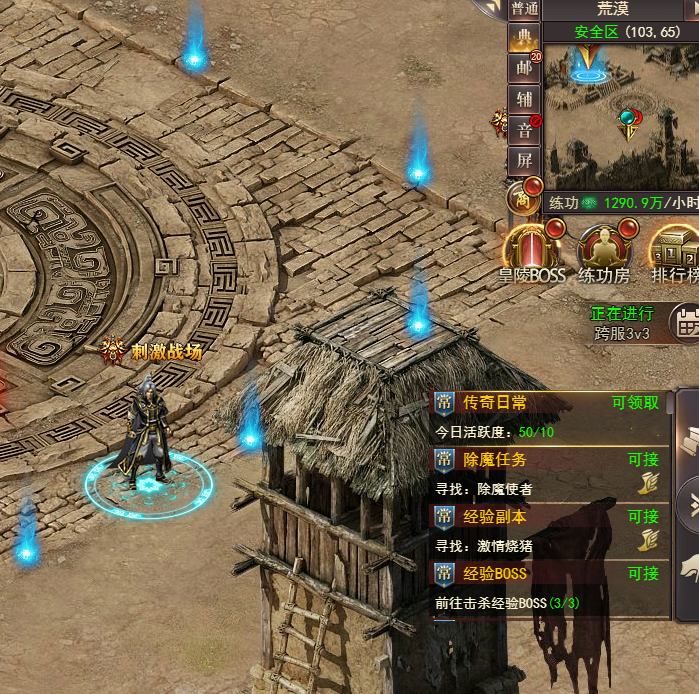Accept the 除魔任务 quest
Viewport: 699px width, 694px height.
click(642, 460)
